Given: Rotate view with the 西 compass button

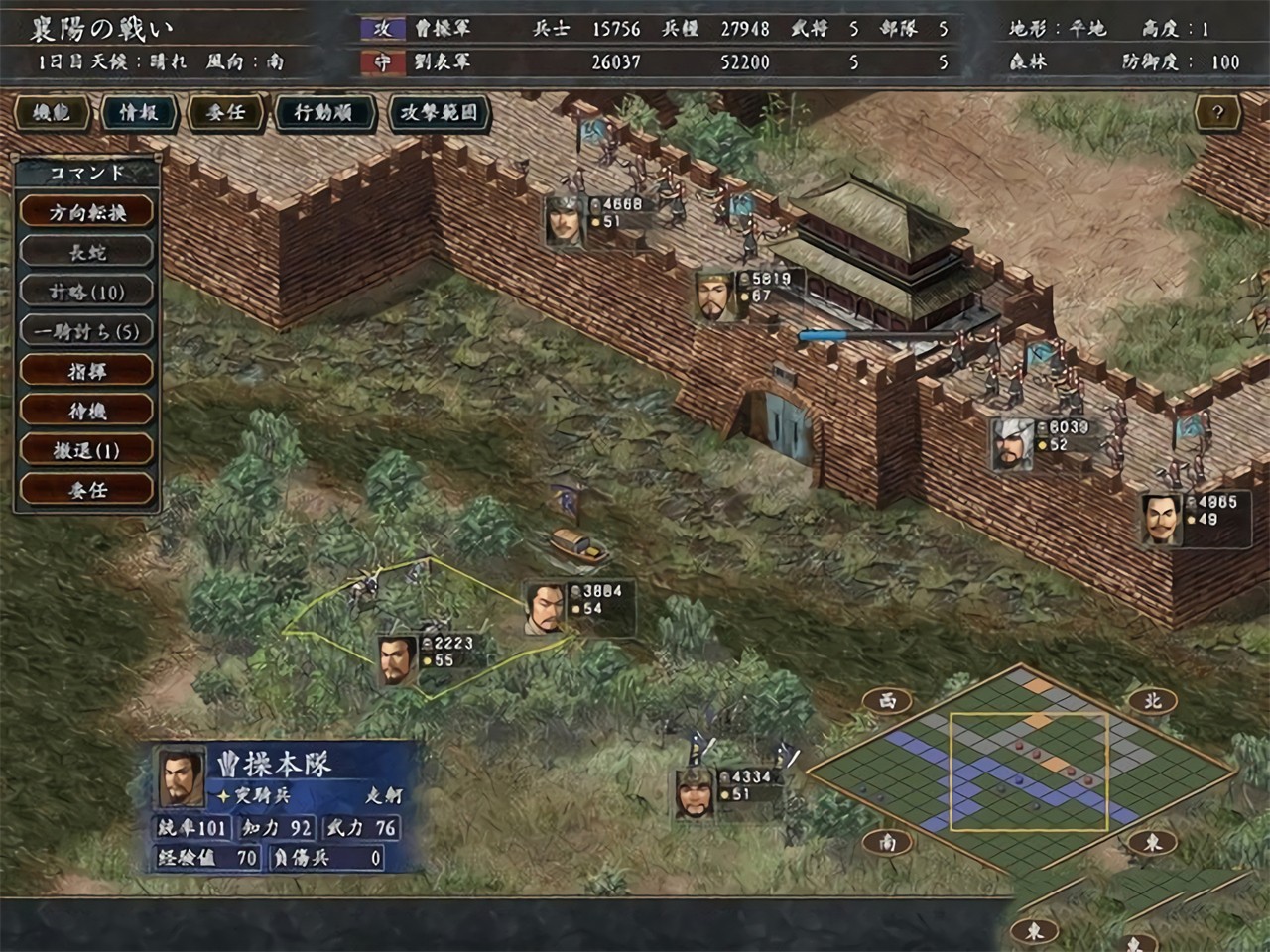Looking at the screenshot, I should click(887, 700).
